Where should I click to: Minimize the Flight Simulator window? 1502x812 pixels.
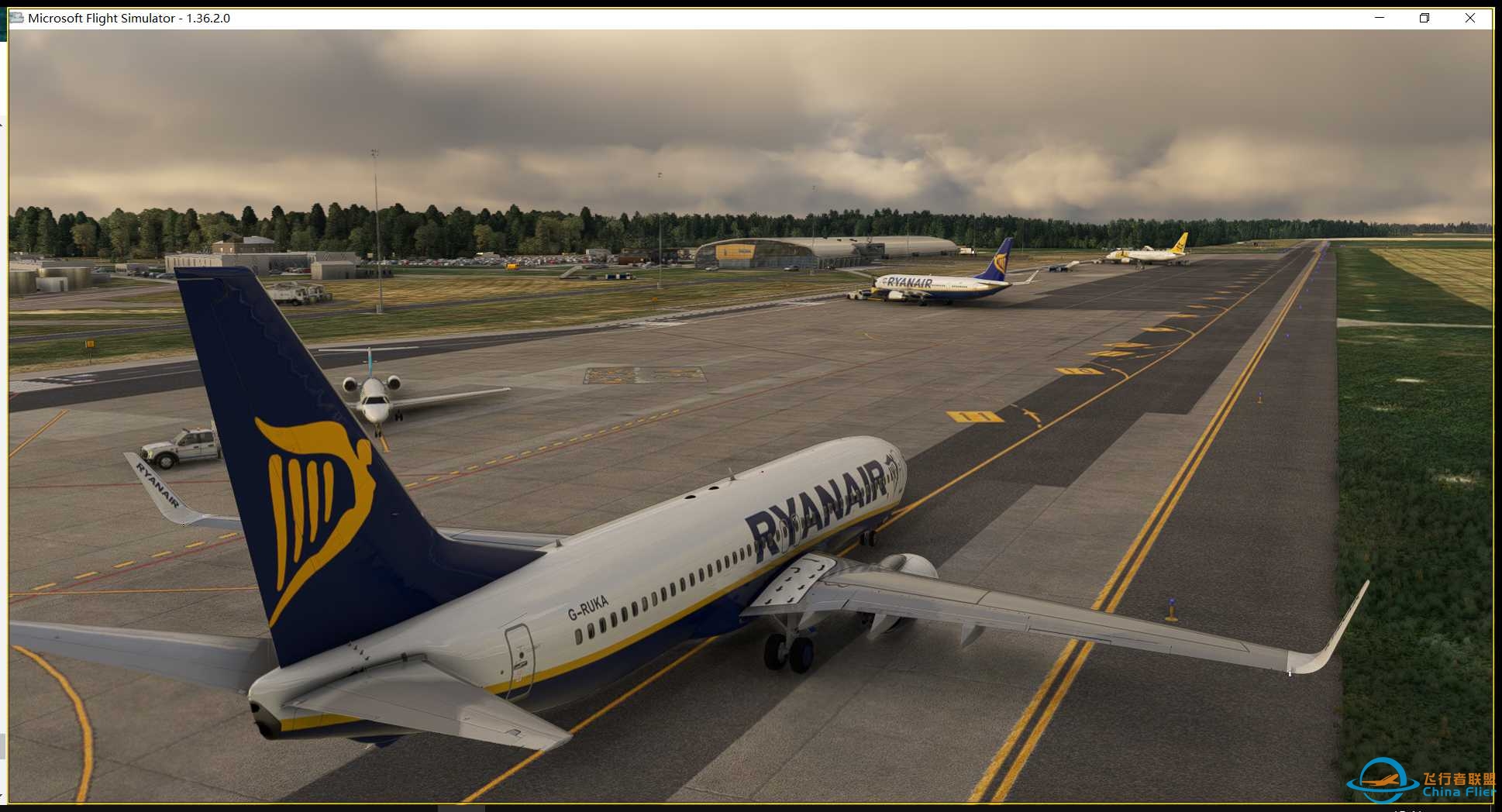[x=1380, y=18]
